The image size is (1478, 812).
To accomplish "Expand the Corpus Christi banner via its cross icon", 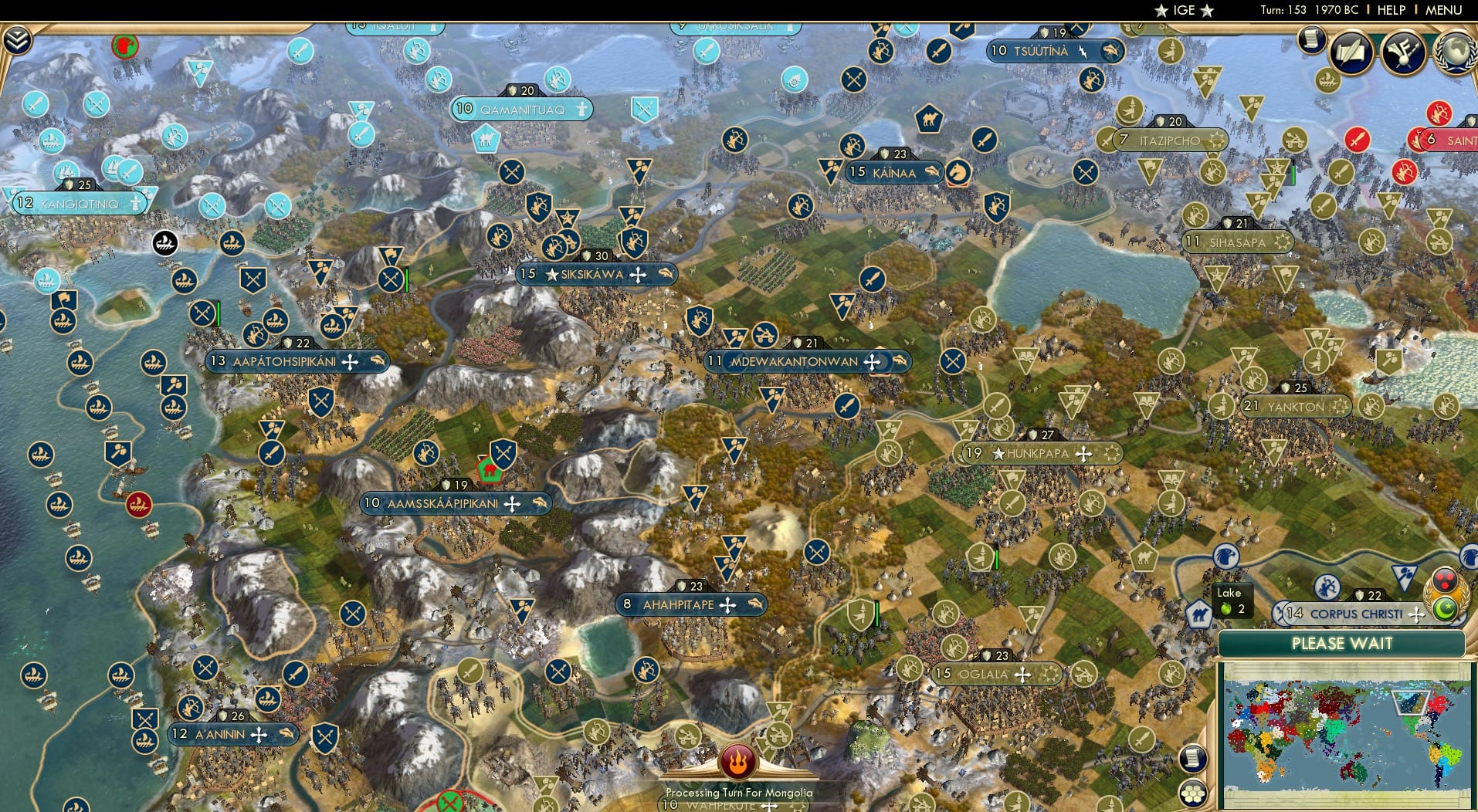I will 1417,615.
